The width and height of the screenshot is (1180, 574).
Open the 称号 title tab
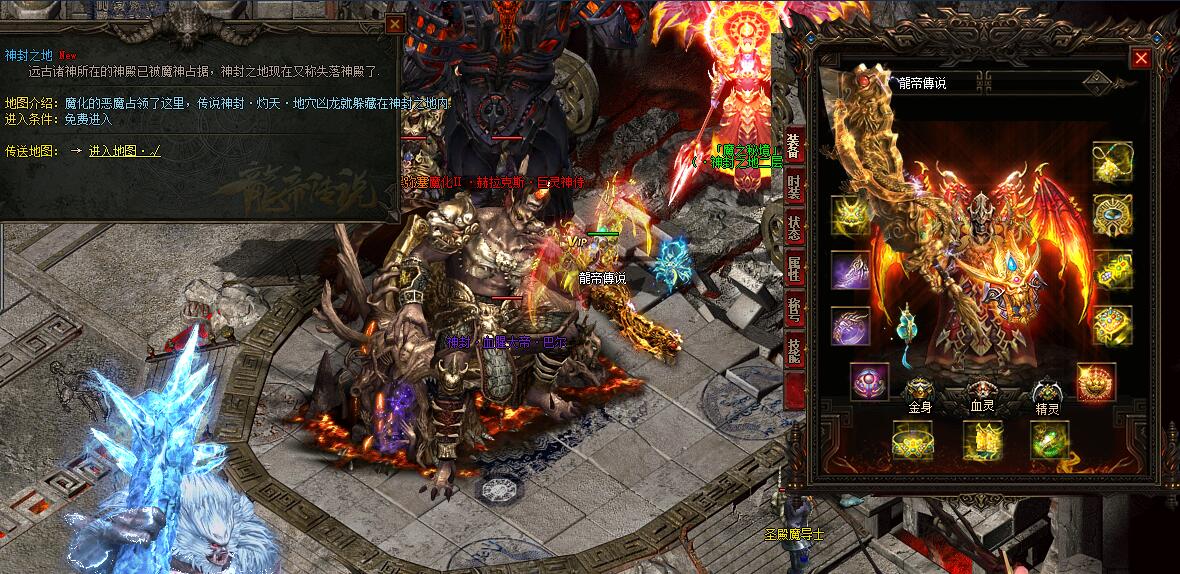794,310
